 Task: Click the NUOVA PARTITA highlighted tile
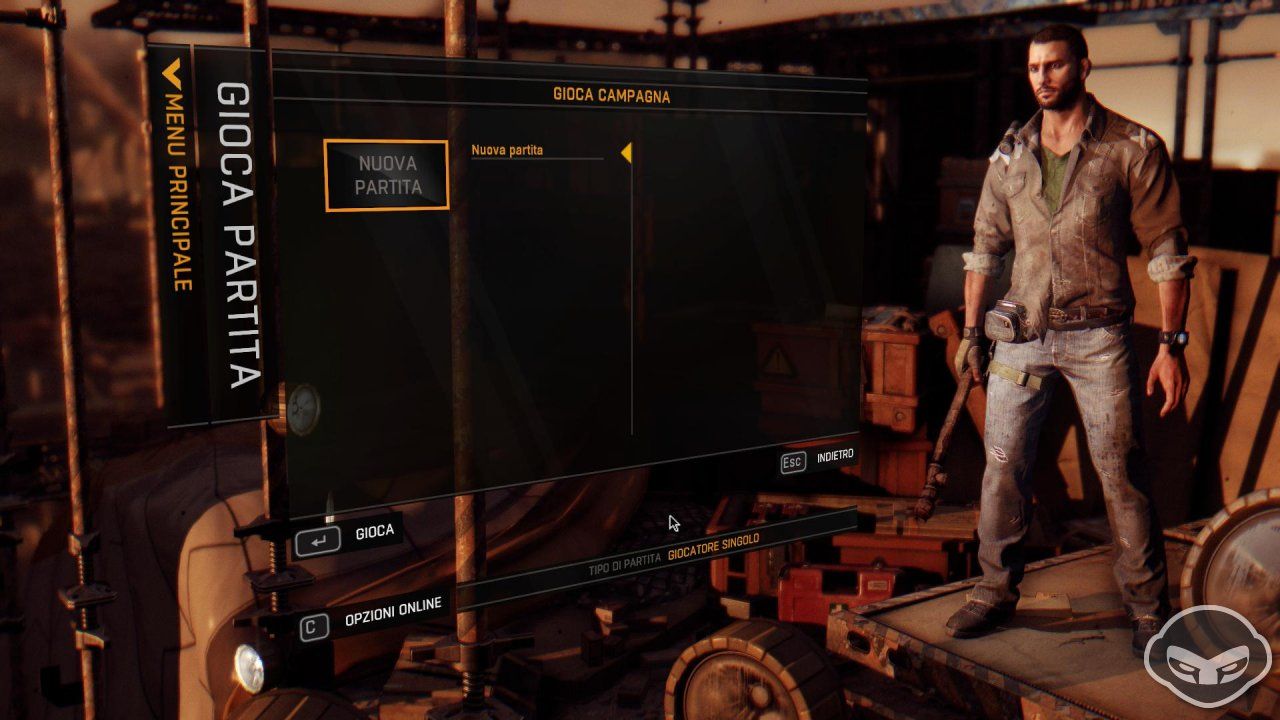pos(387,174)
